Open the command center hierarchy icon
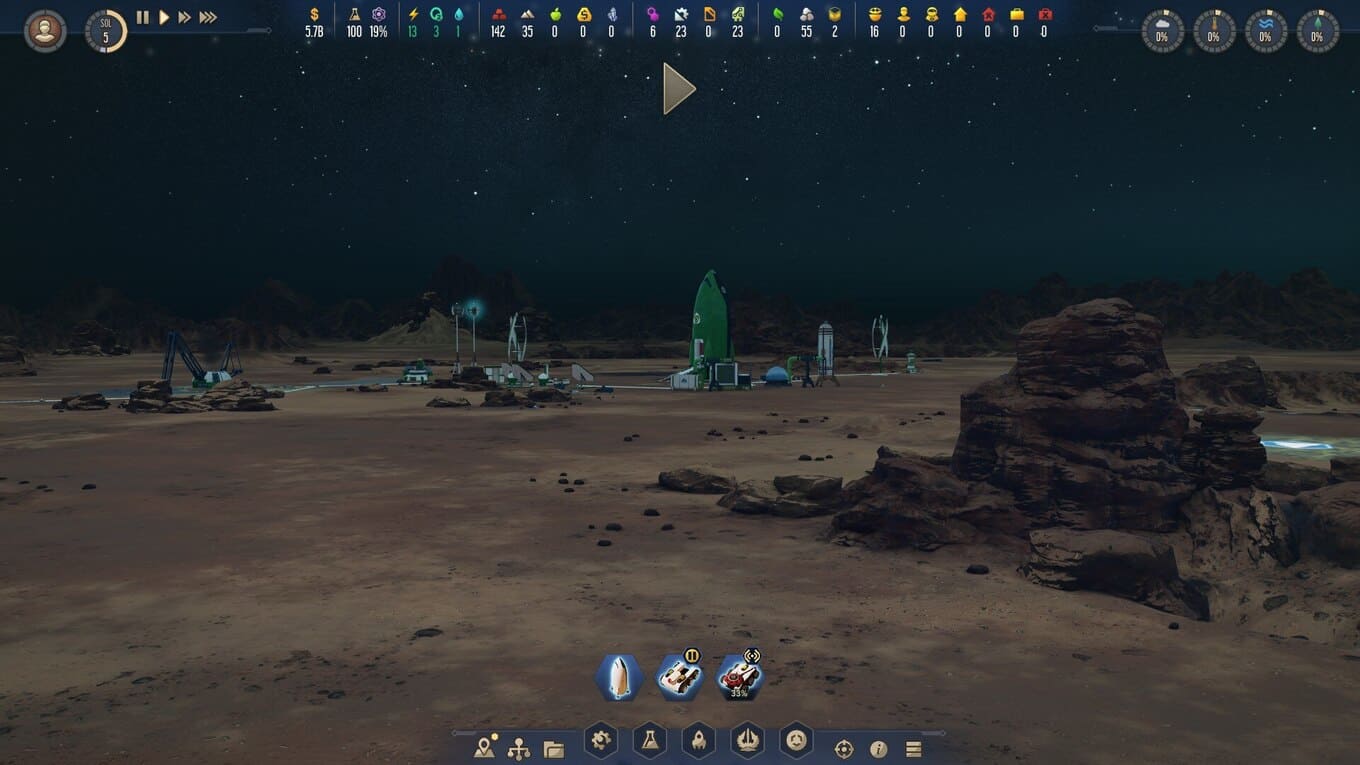Viewport: 1360px width, 765px height. (519, 748)
